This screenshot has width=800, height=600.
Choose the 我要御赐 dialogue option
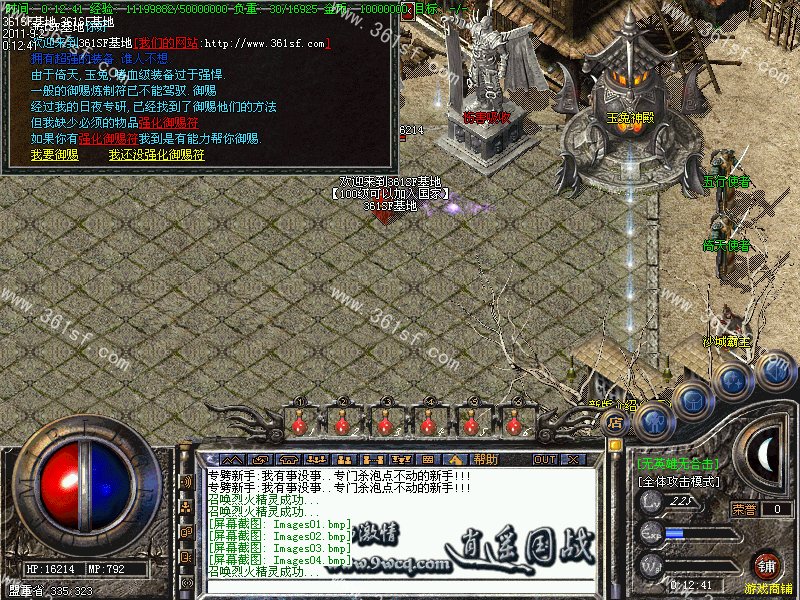point(54,156)
